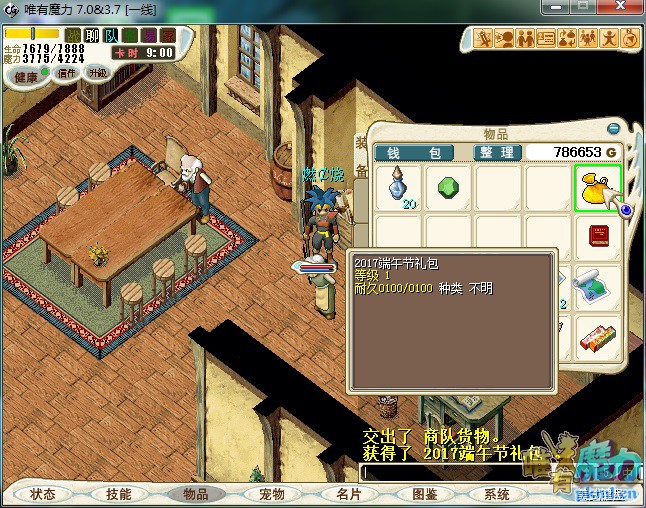646x508 pixels.
Task: Open the 图鉴 album tab
Action: point(423,494)
